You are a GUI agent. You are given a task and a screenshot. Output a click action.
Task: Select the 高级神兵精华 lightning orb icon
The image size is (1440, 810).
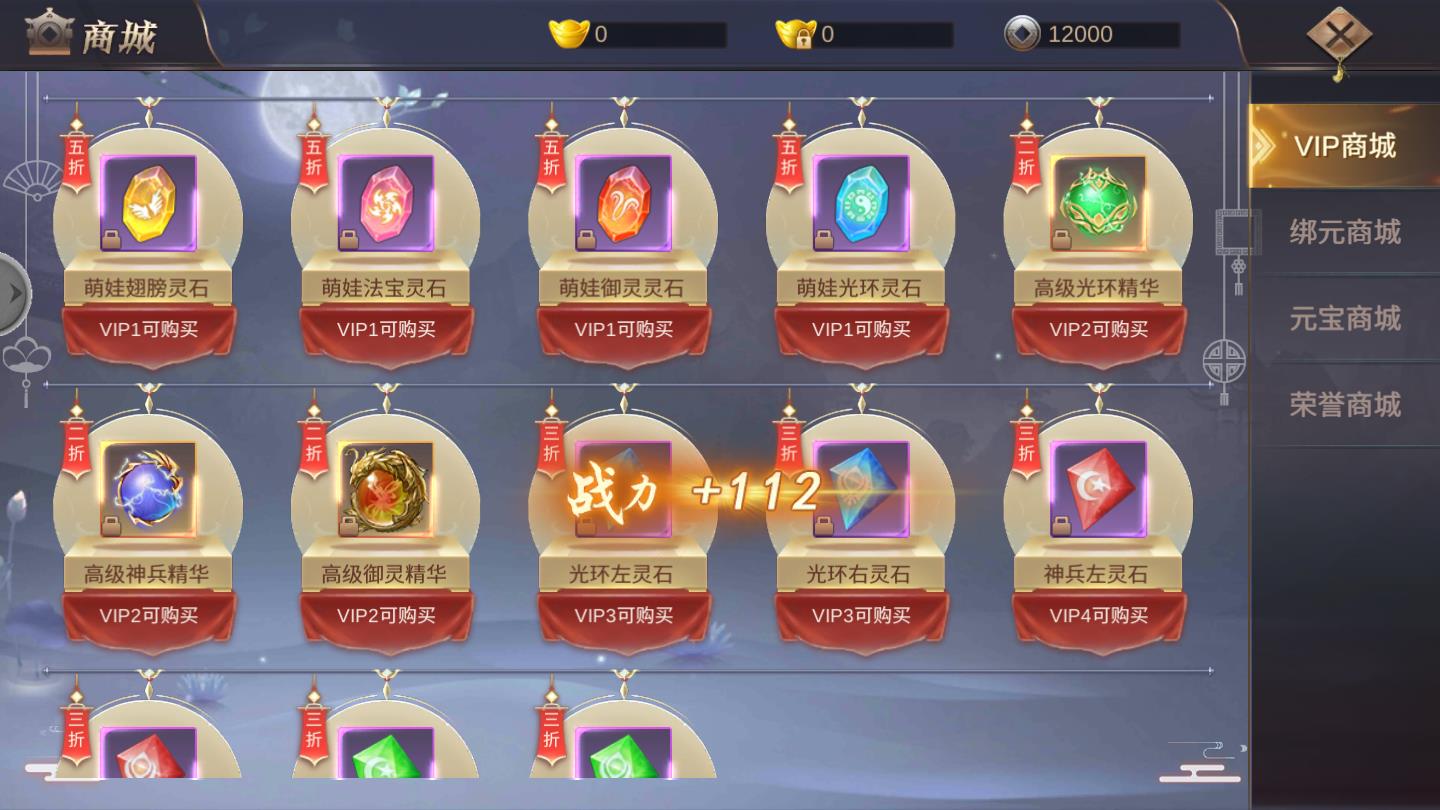click(150, 490)
